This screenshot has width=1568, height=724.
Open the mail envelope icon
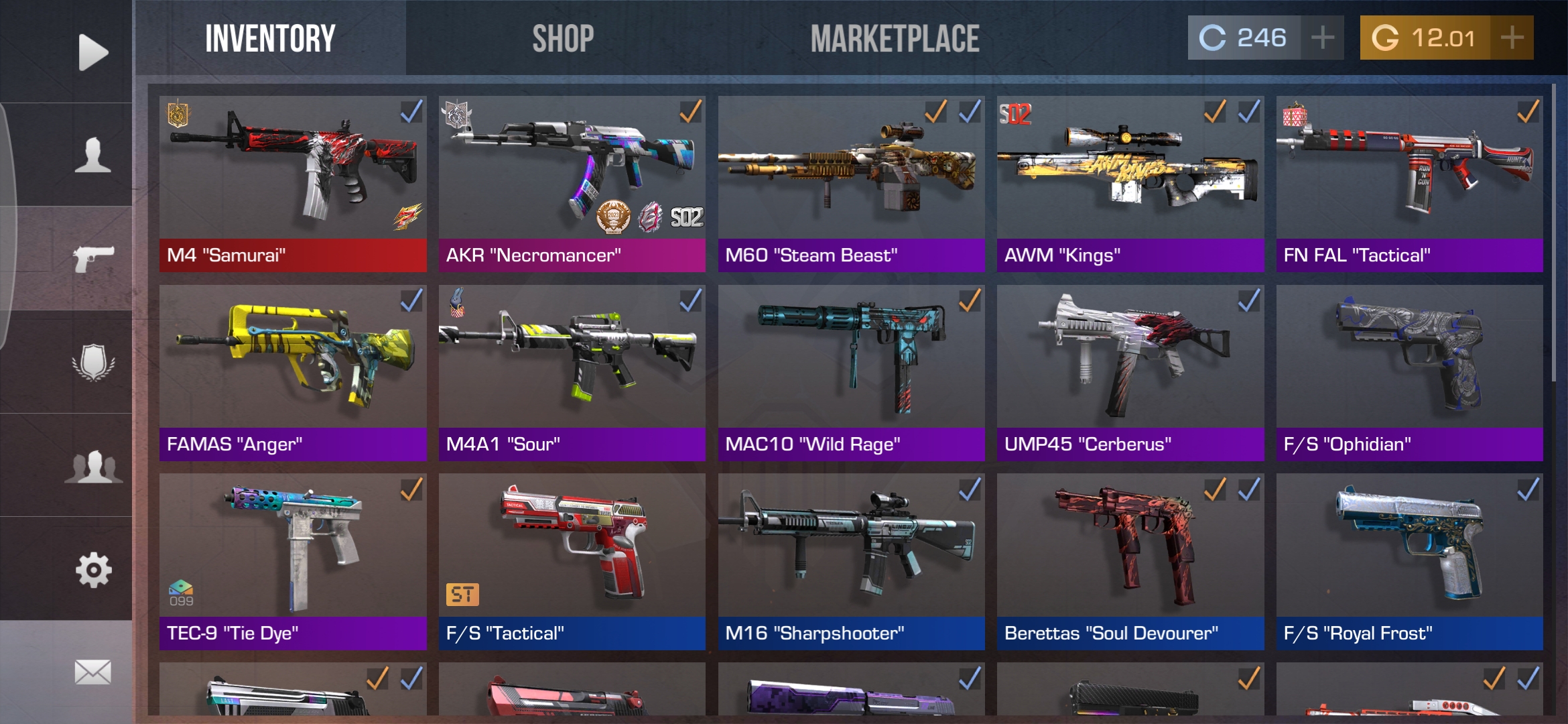click(92, 672)
